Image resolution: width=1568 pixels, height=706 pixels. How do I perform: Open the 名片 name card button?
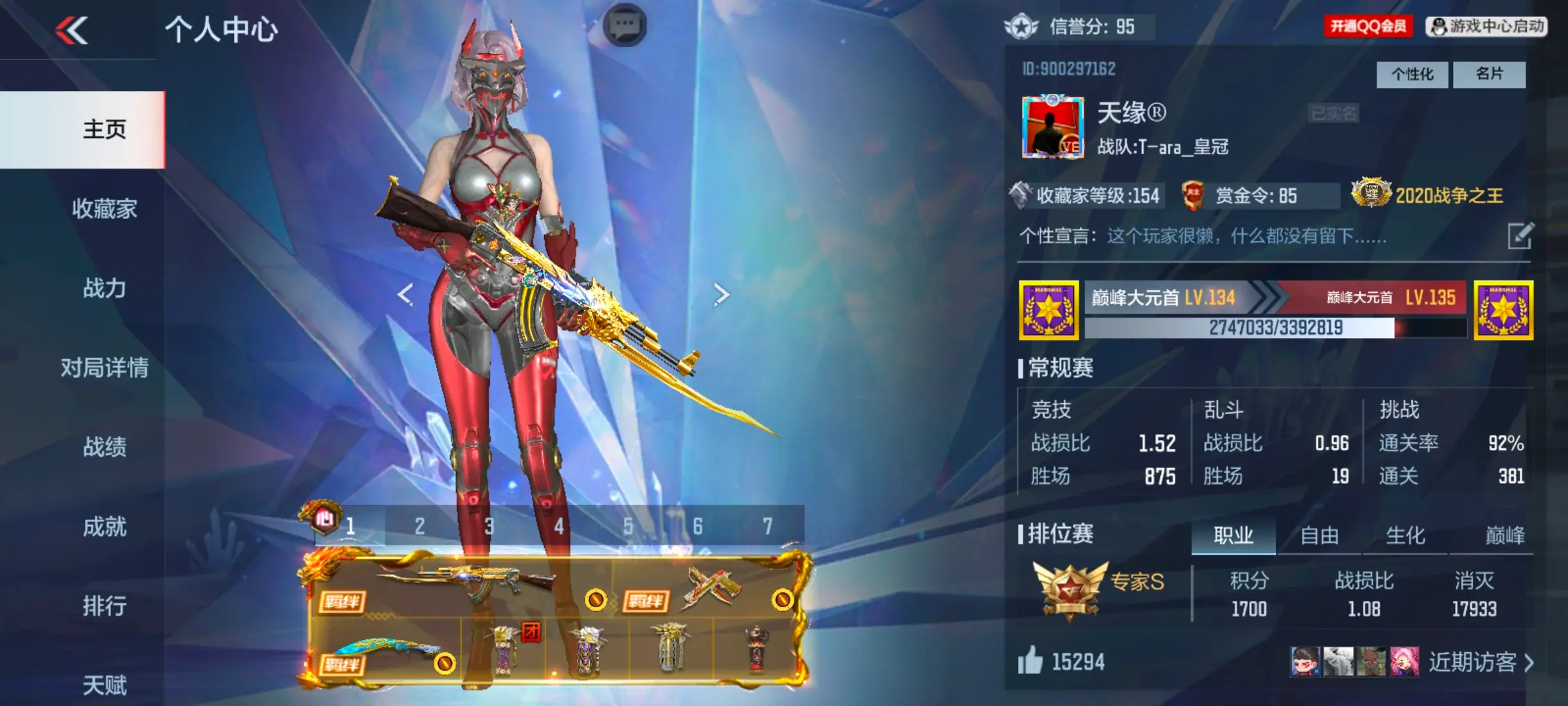(1489, 75)
